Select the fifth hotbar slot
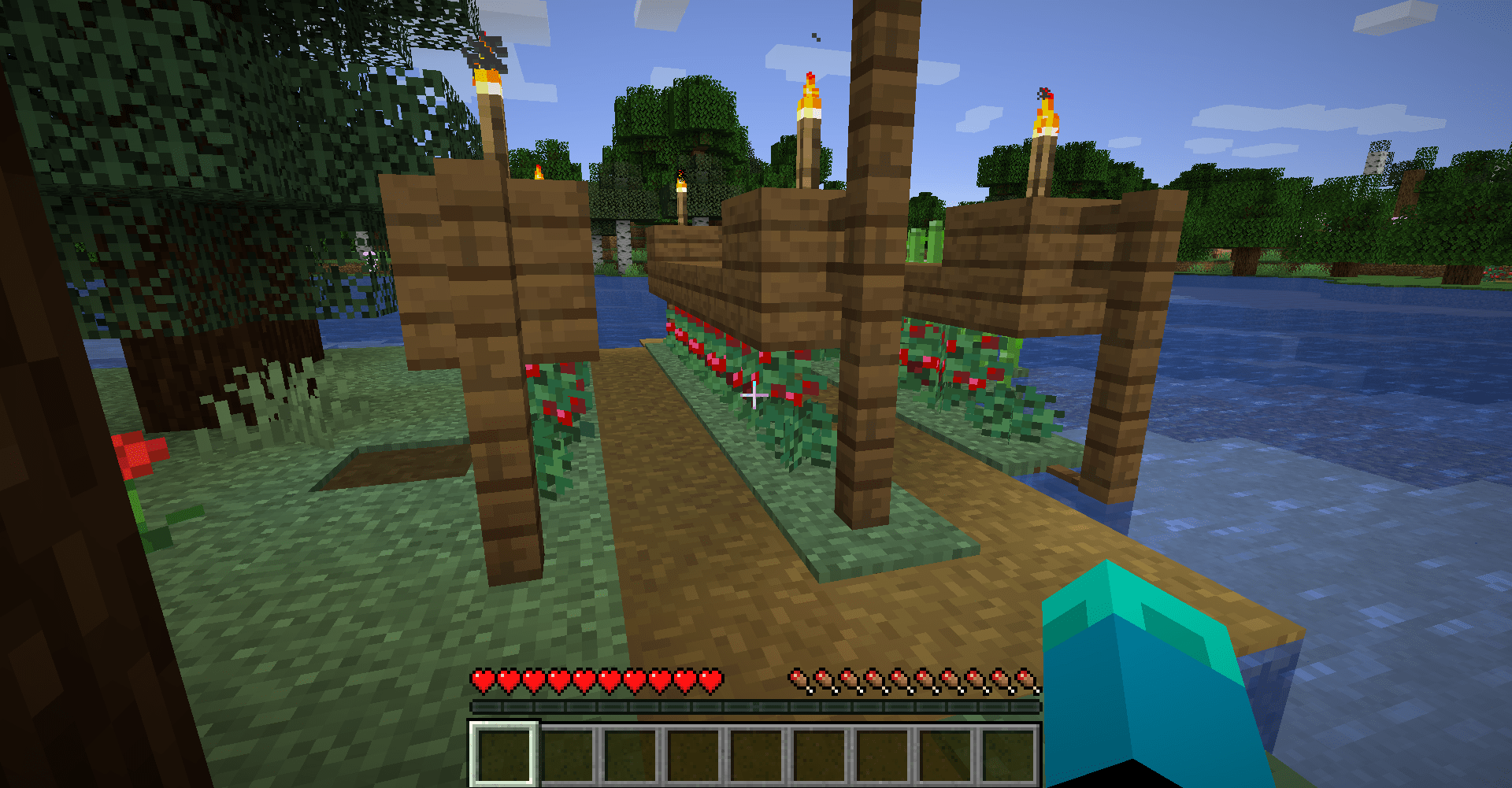Screen dimensions: 1512x788 pyautogui.click(x=758, y=755)
